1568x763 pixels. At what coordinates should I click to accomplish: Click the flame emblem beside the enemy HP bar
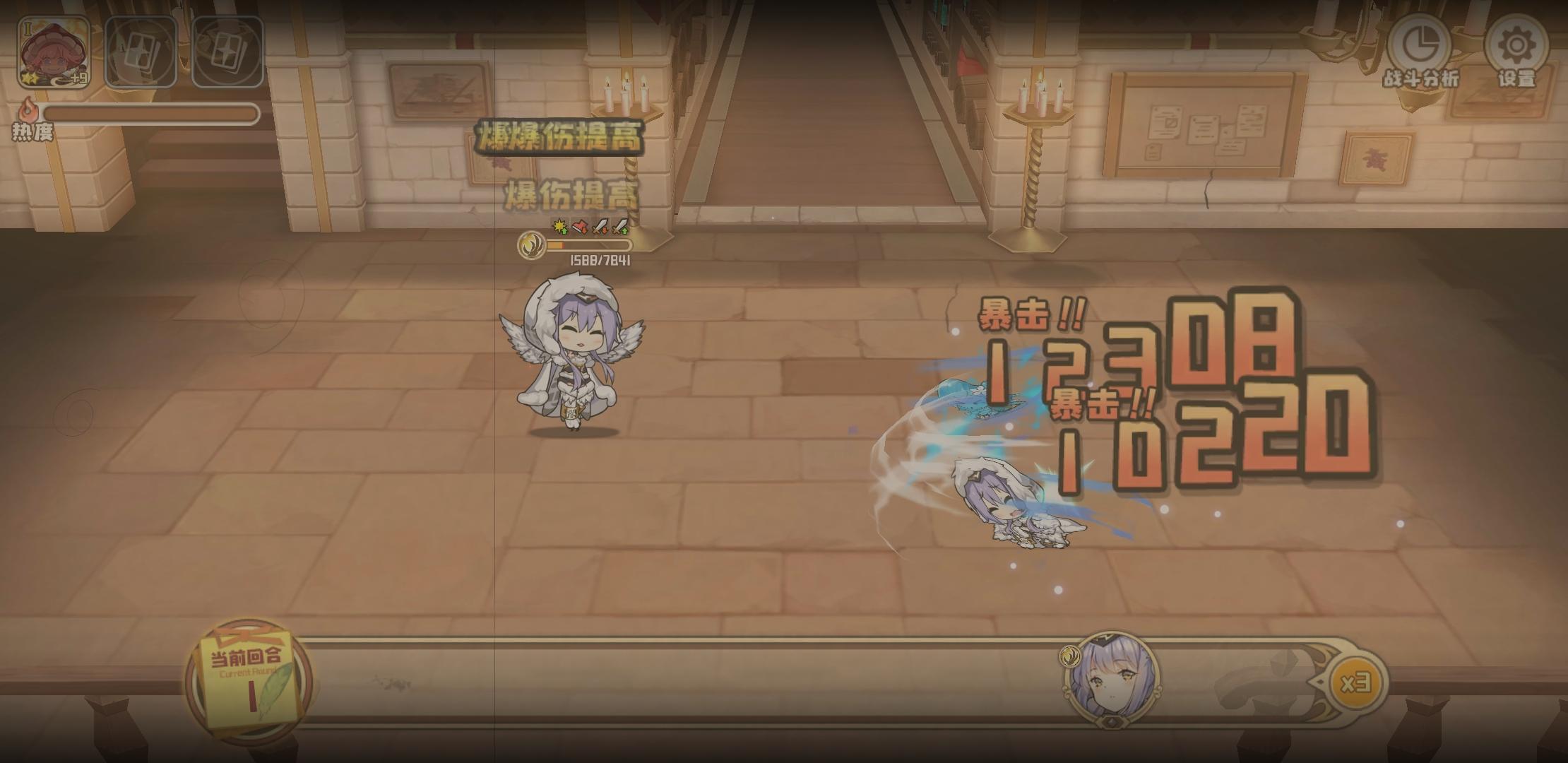[x=531, y=245]
